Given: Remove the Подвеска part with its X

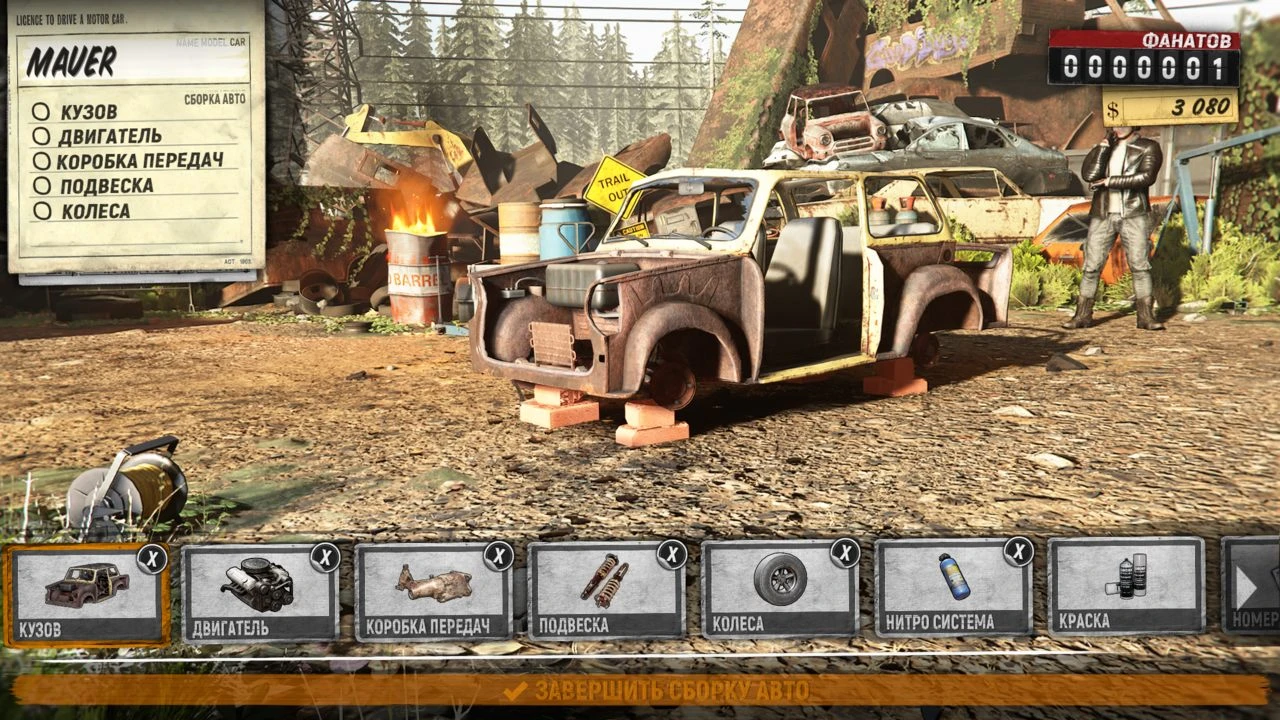Looking at the screenshot, I should pyautogui.click(x=672, y=554).
